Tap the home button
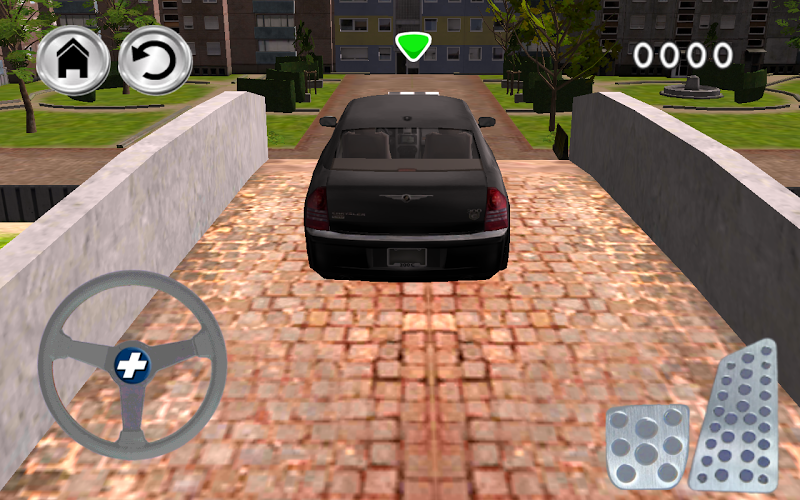Viewport: 800px width, 500px height. point(73,61)
